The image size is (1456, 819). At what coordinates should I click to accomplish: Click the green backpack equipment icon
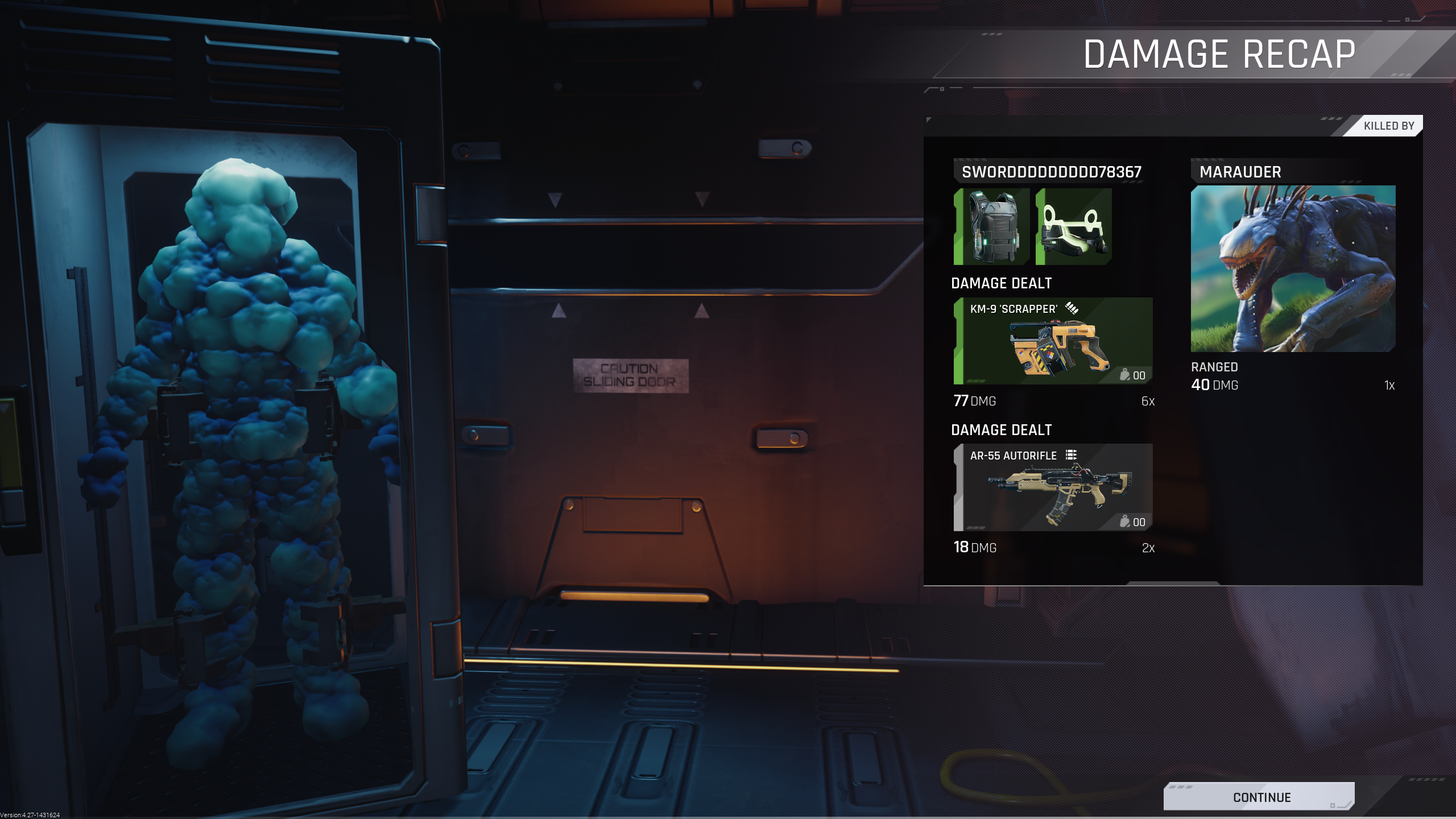[1074, 227]
